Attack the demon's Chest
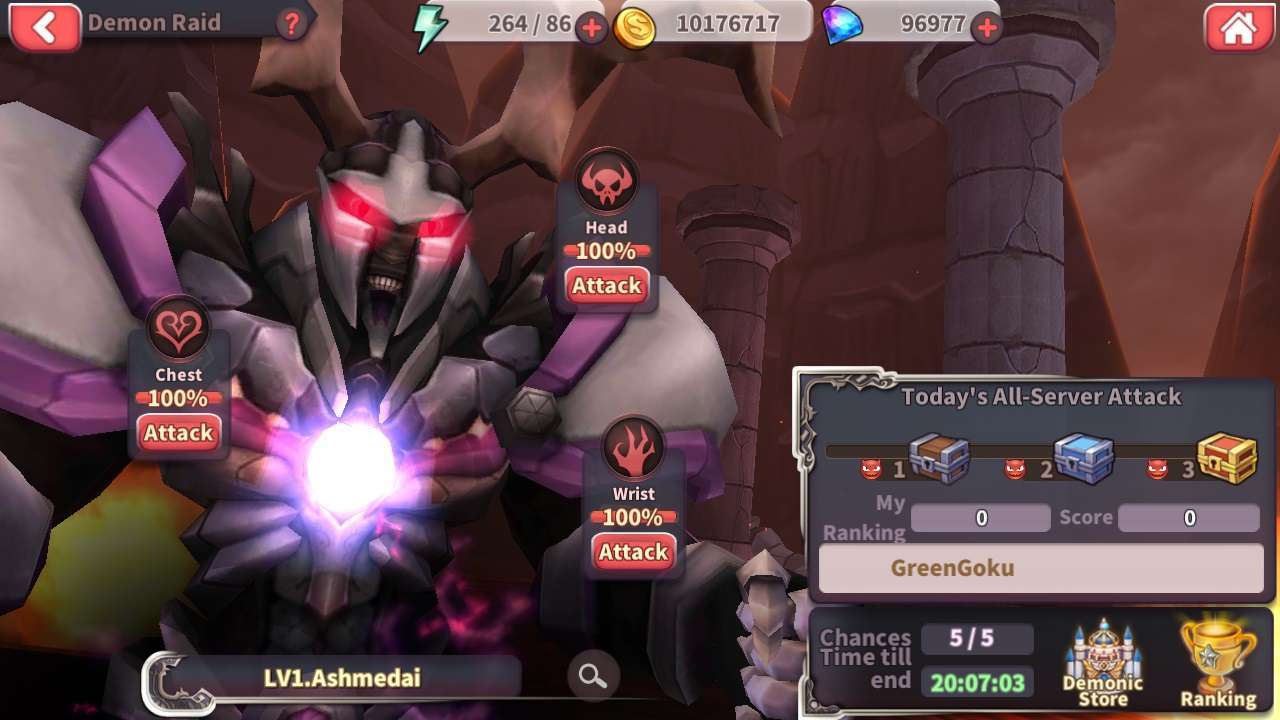 point(178,433)
